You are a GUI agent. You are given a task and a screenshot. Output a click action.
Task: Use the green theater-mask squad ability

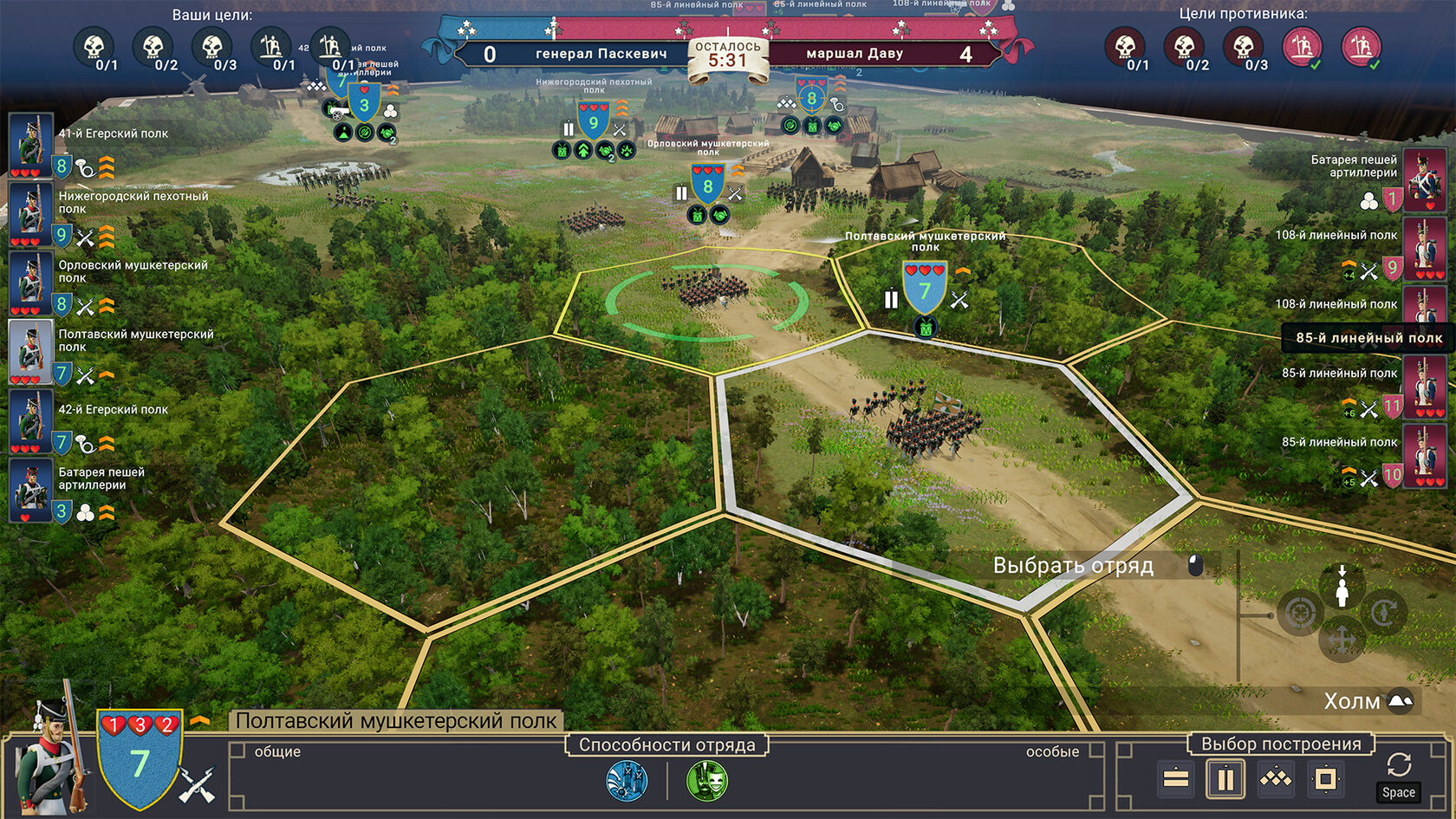tap(707, 781)
